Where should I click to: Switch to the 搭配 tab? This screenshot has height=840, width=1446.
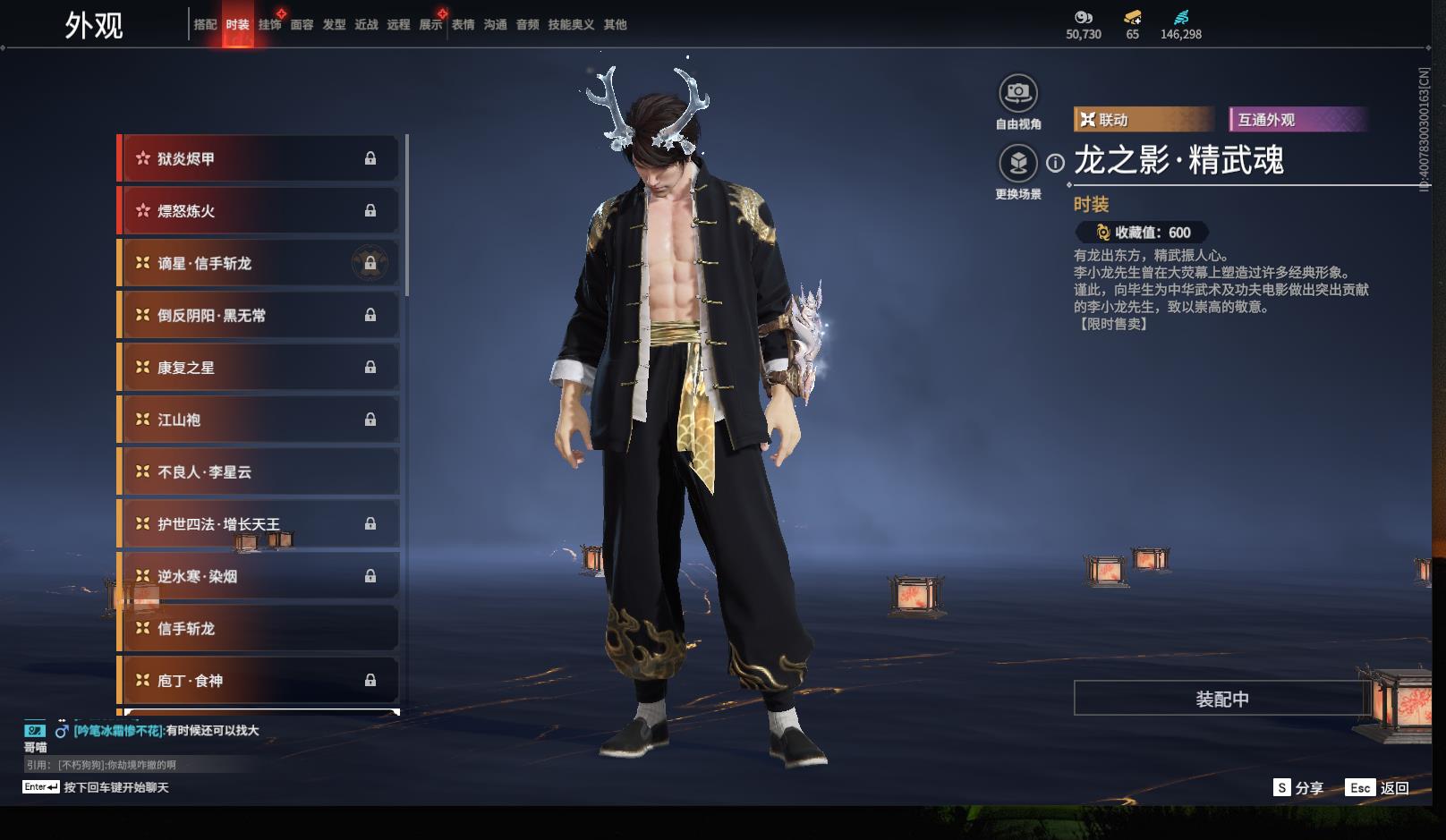(x=205, y=25)
